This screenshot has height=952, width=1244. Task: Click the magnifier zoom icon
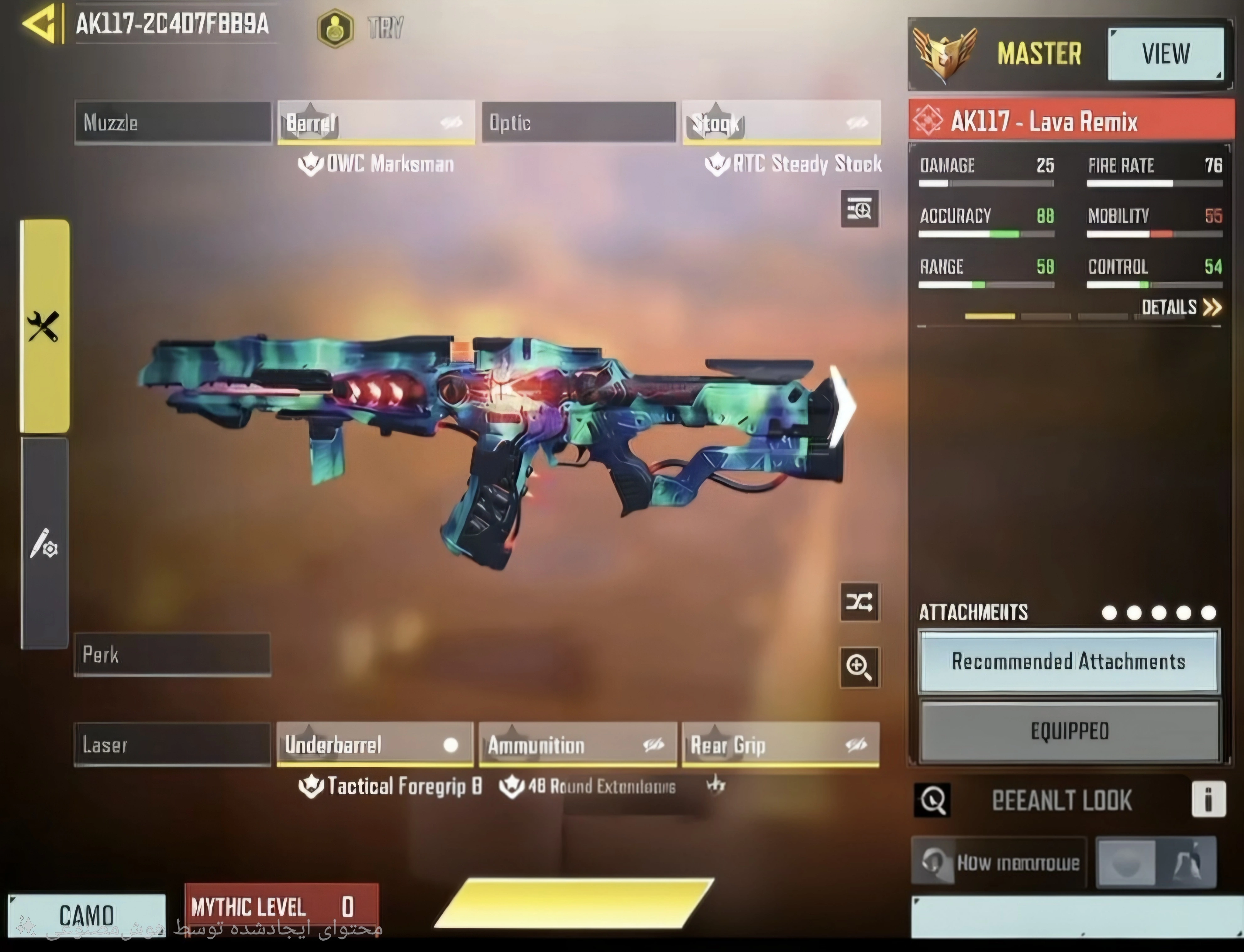click(x=859, y=667)
